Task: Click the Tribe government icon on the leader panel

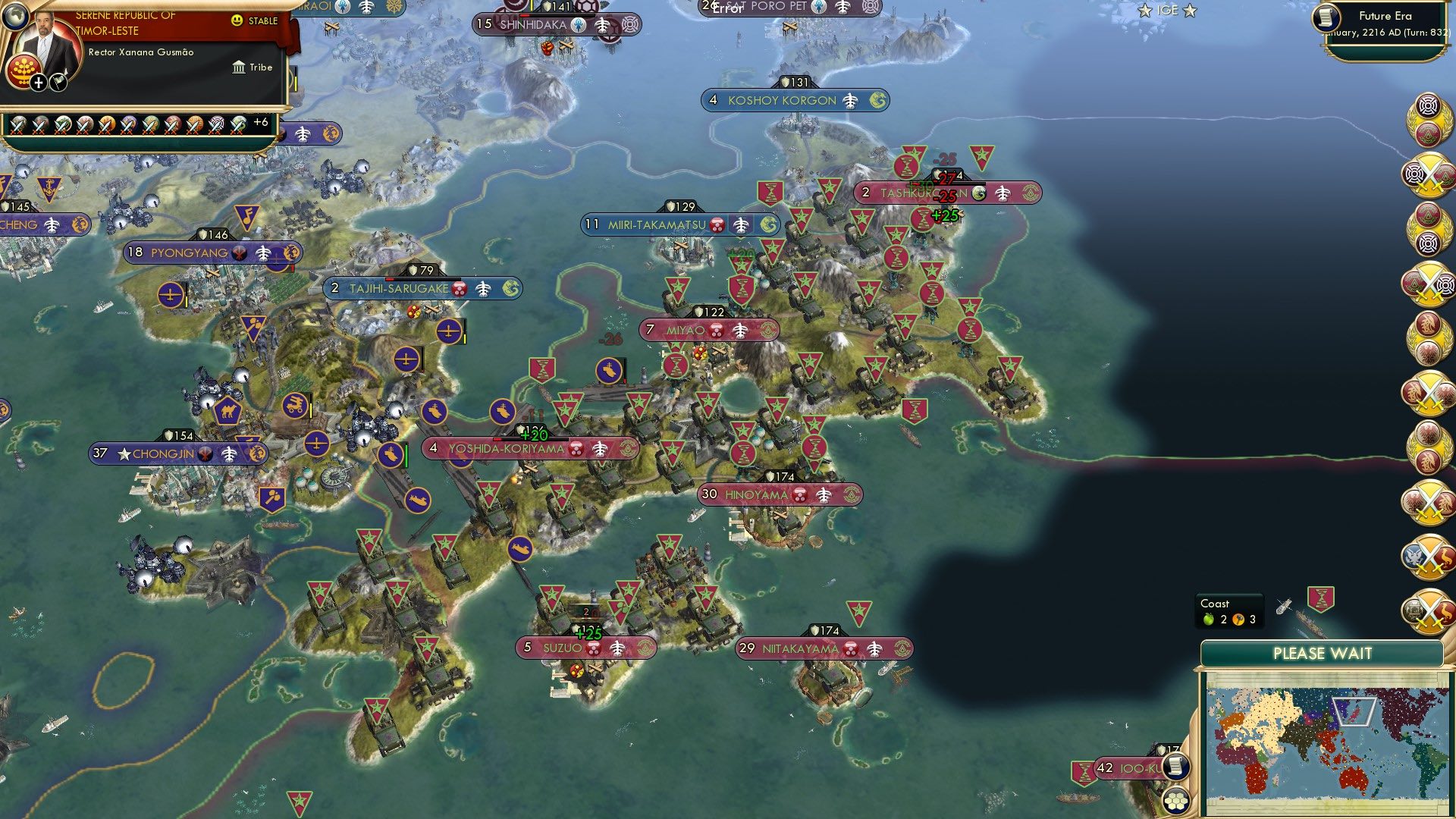Action: (239, 67)
